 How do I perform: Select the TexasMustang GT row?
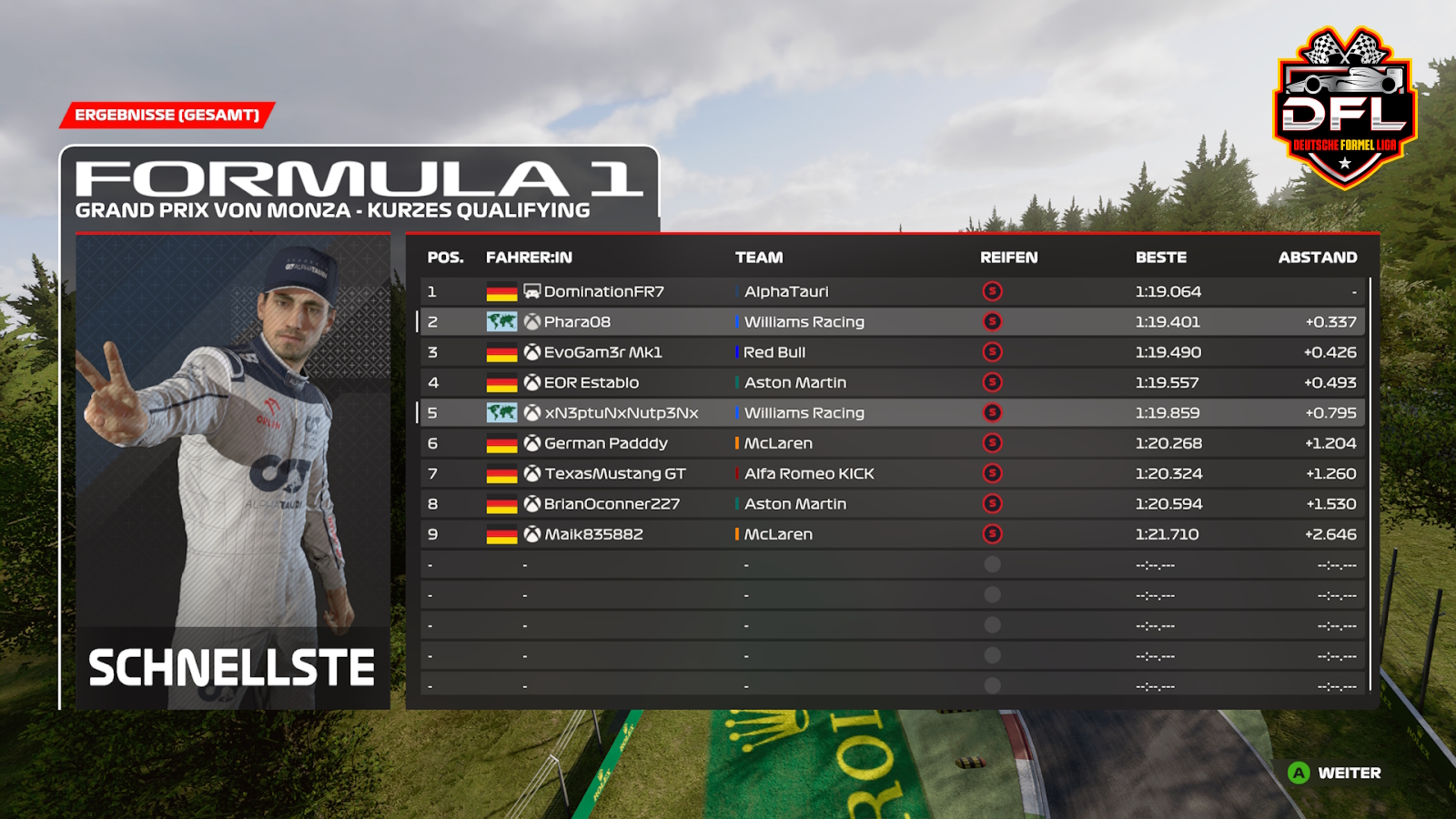(x=614, y=474)
